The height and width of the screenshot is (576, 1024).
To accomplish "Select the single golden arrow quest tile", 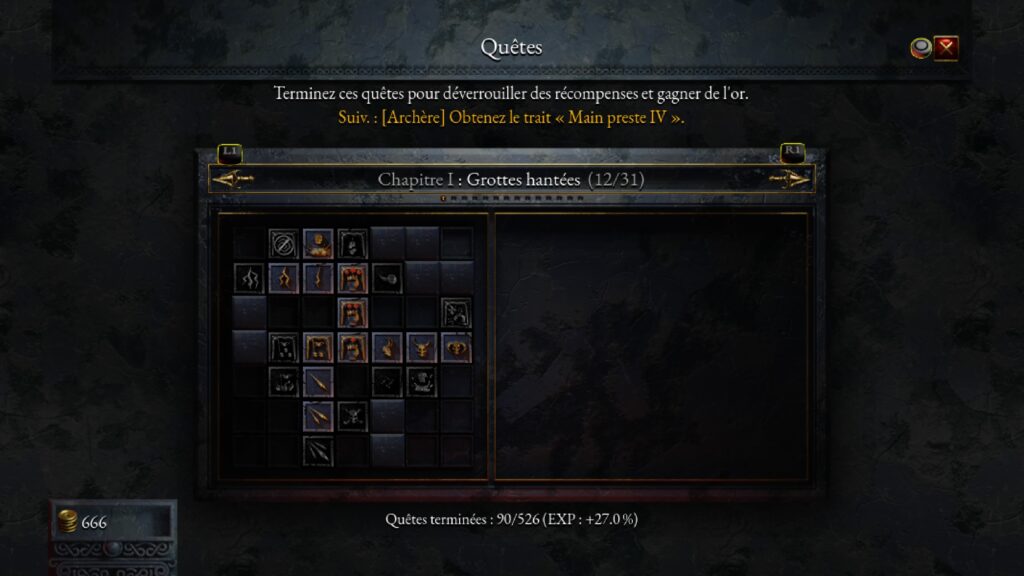I will (x=318, y=381).
